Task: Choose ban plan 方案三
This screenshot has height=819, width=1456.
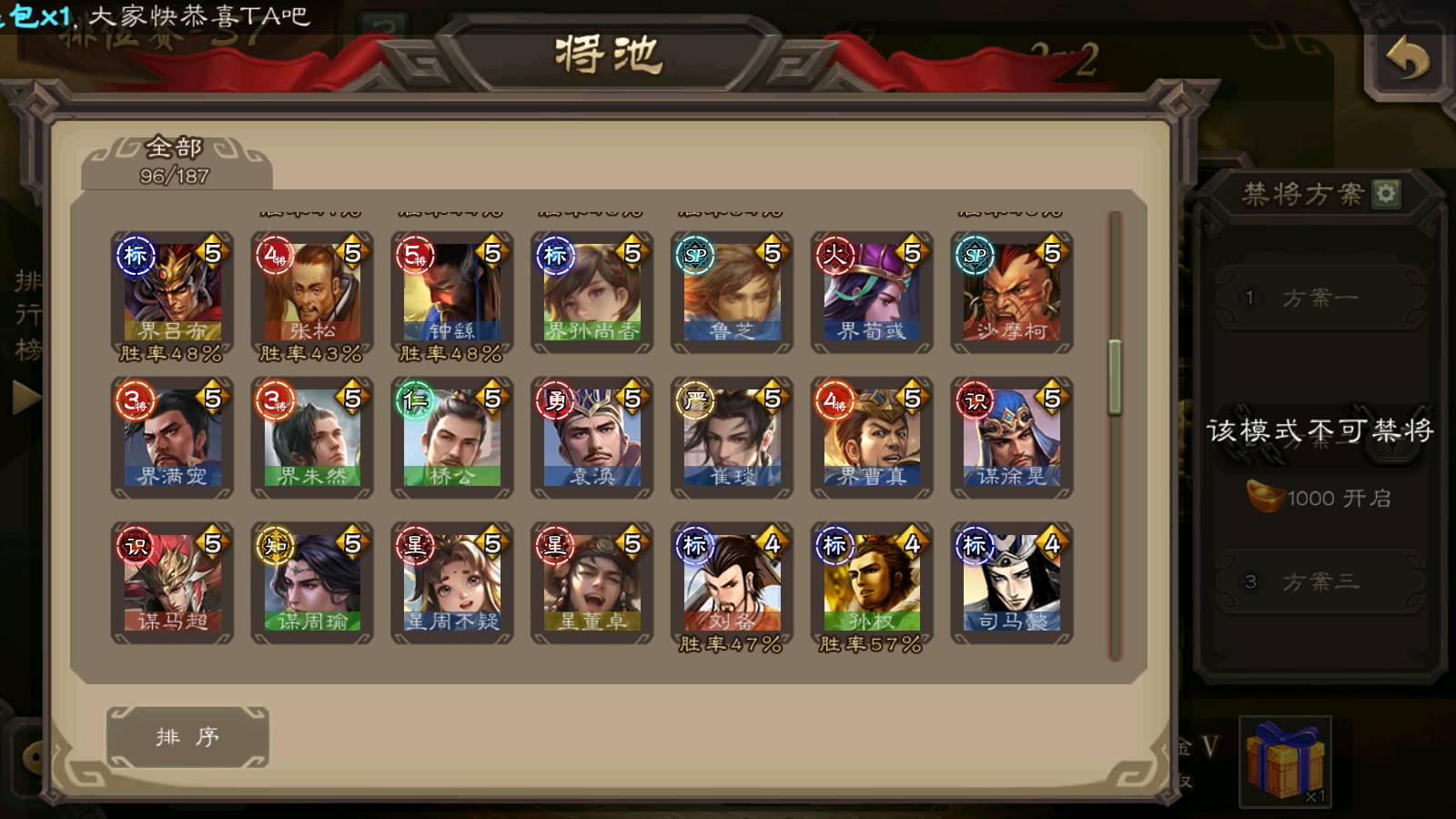Action: click(1319, 581)
